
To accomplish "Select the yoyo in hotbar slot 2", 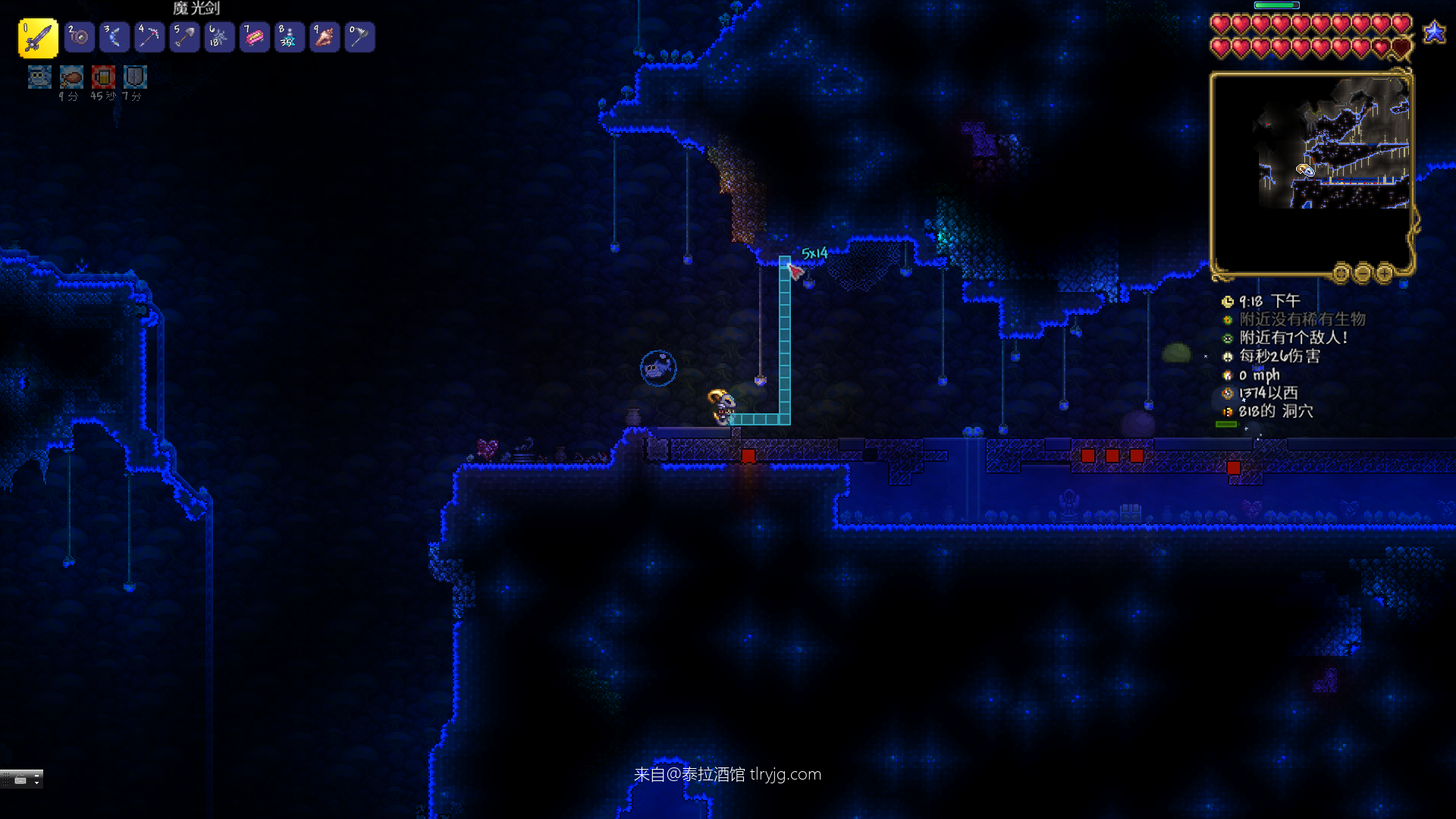I will tap(79, 37).
